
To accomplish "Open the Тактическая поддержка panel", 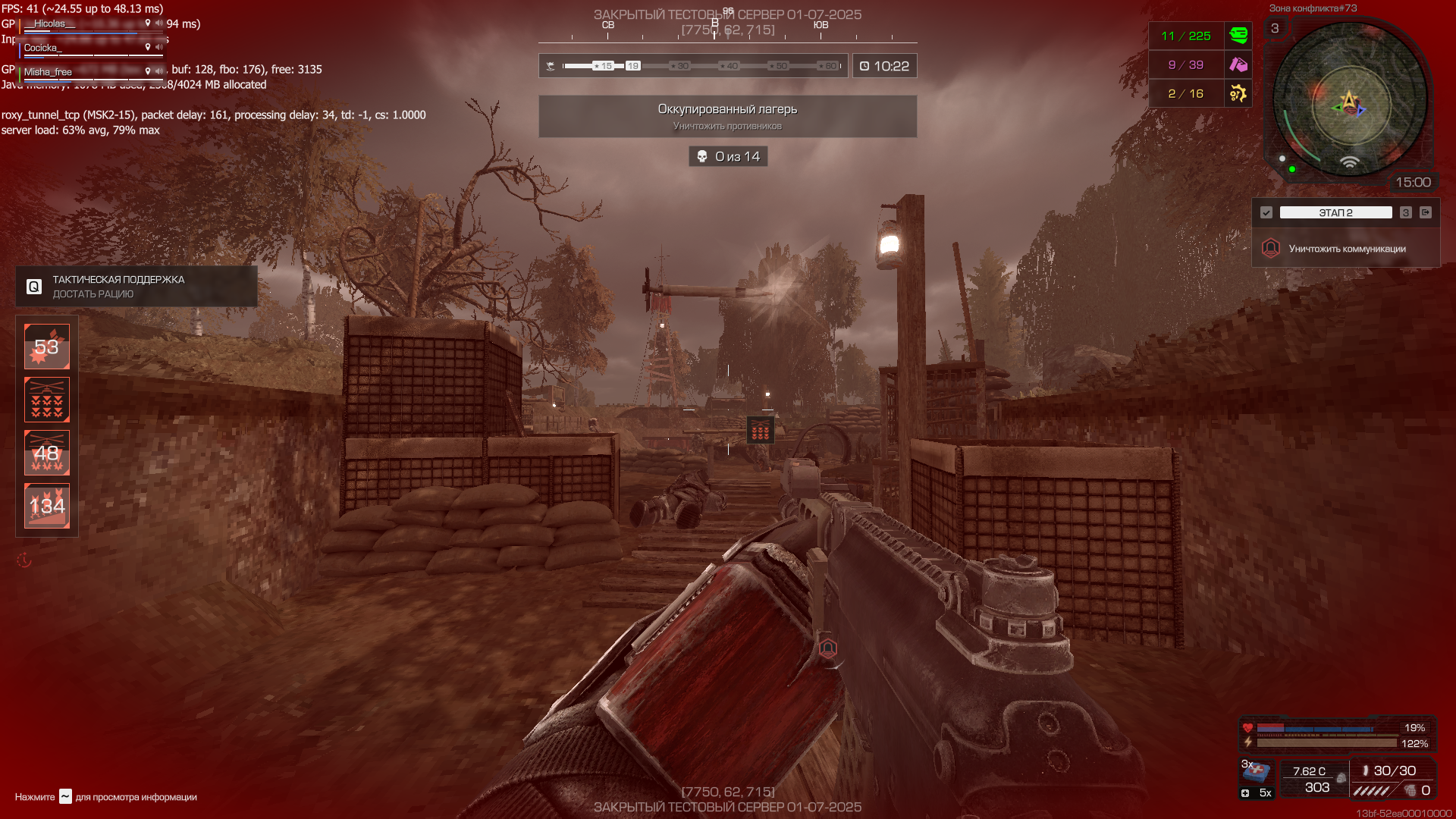I will click(136, 287).
